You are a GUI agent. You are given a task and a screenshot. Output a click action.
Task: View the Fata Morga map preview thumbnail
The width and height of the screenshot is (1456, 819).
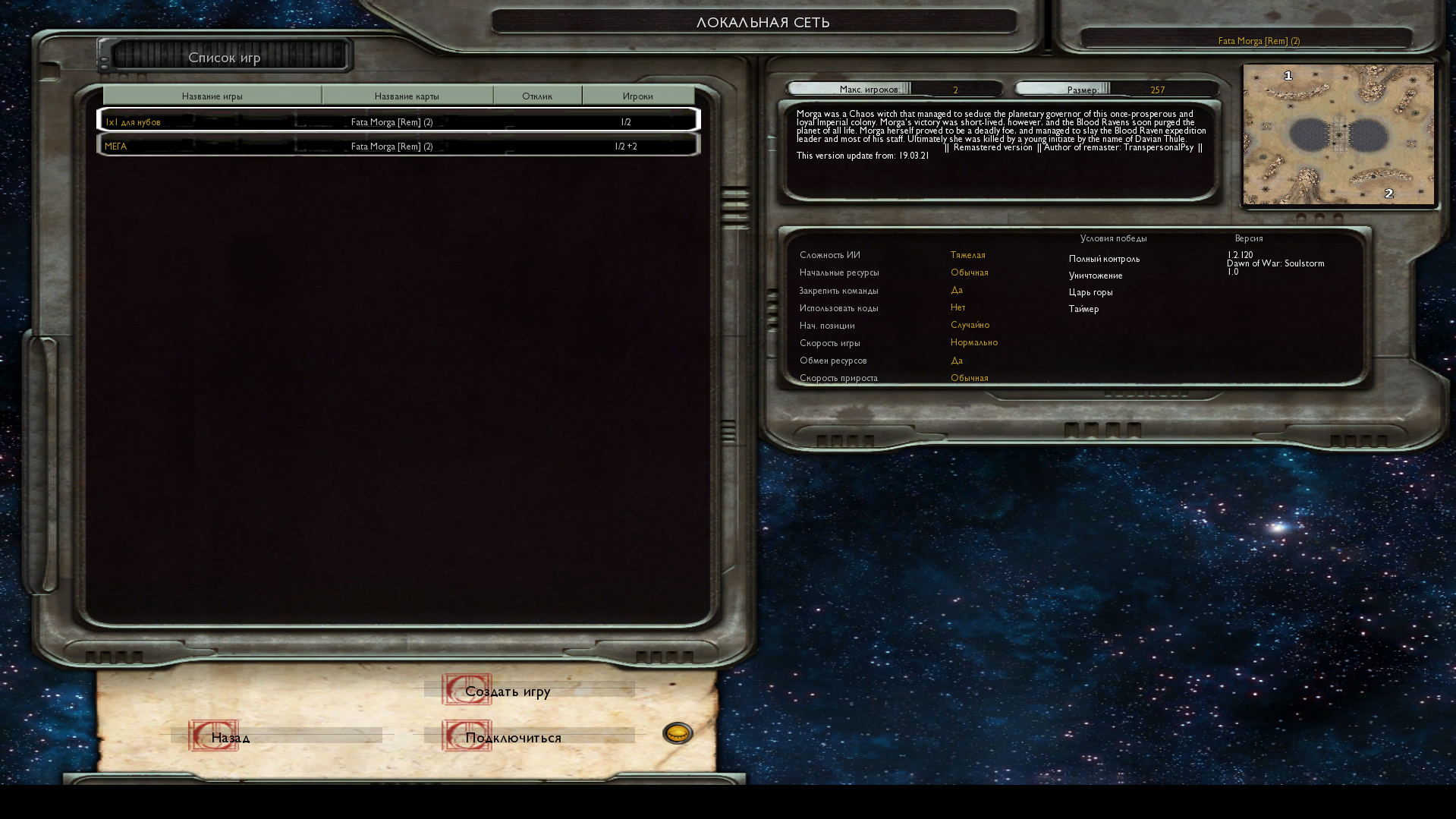click(x=1338, y=134)
